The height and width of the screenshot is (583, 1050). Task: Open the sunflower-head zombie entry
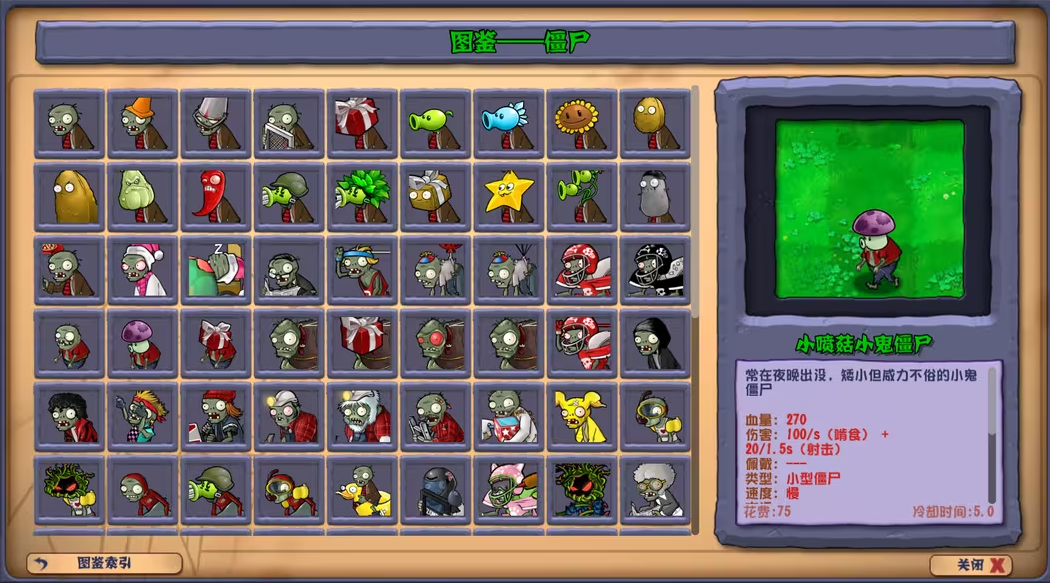tap(581, 124)
